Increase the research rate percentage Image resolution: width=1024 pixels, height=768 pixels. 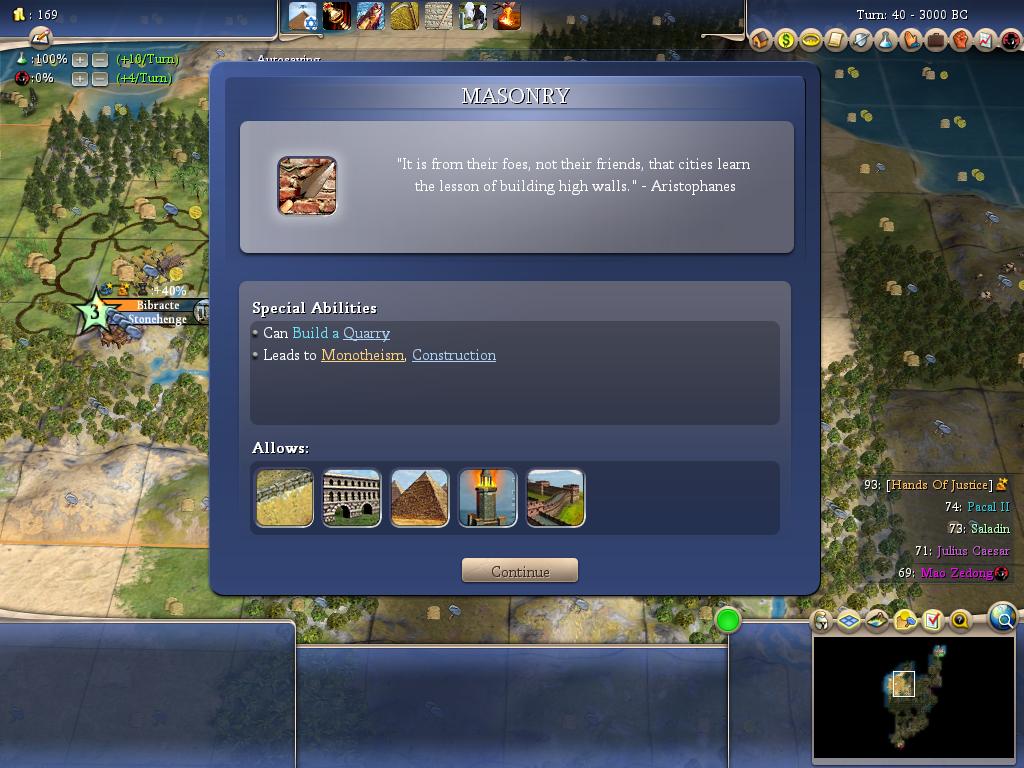coord(80,59)
